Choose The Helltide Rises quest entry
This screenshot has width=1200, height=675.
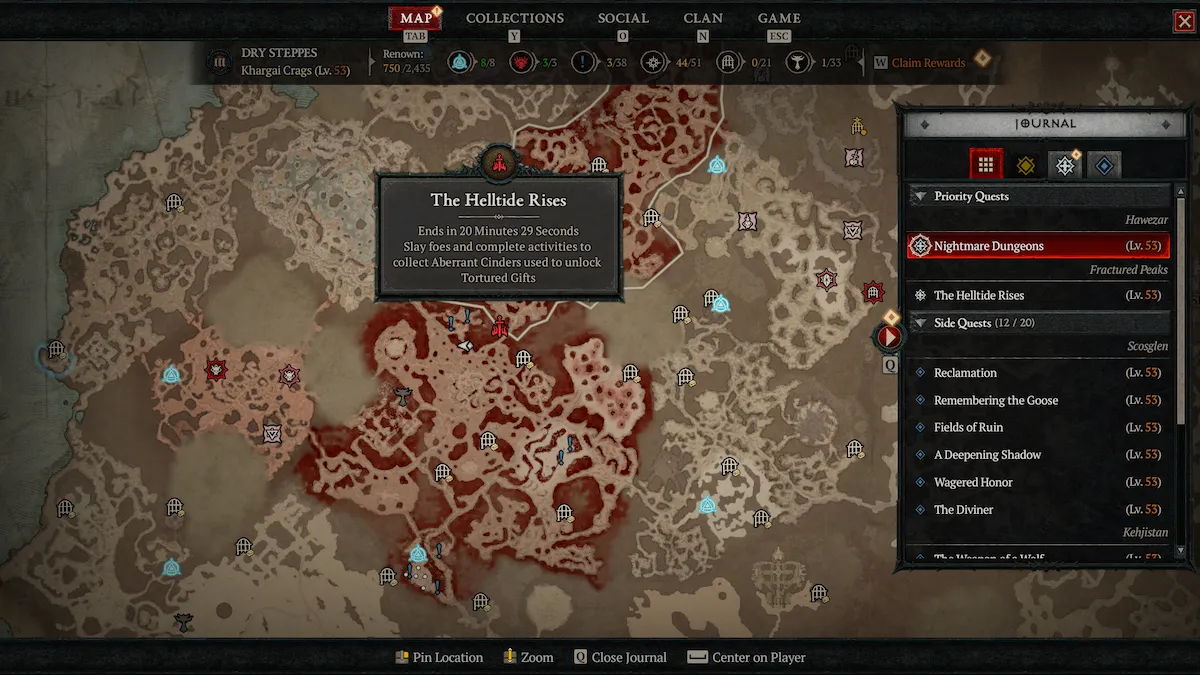(1037, 296)
